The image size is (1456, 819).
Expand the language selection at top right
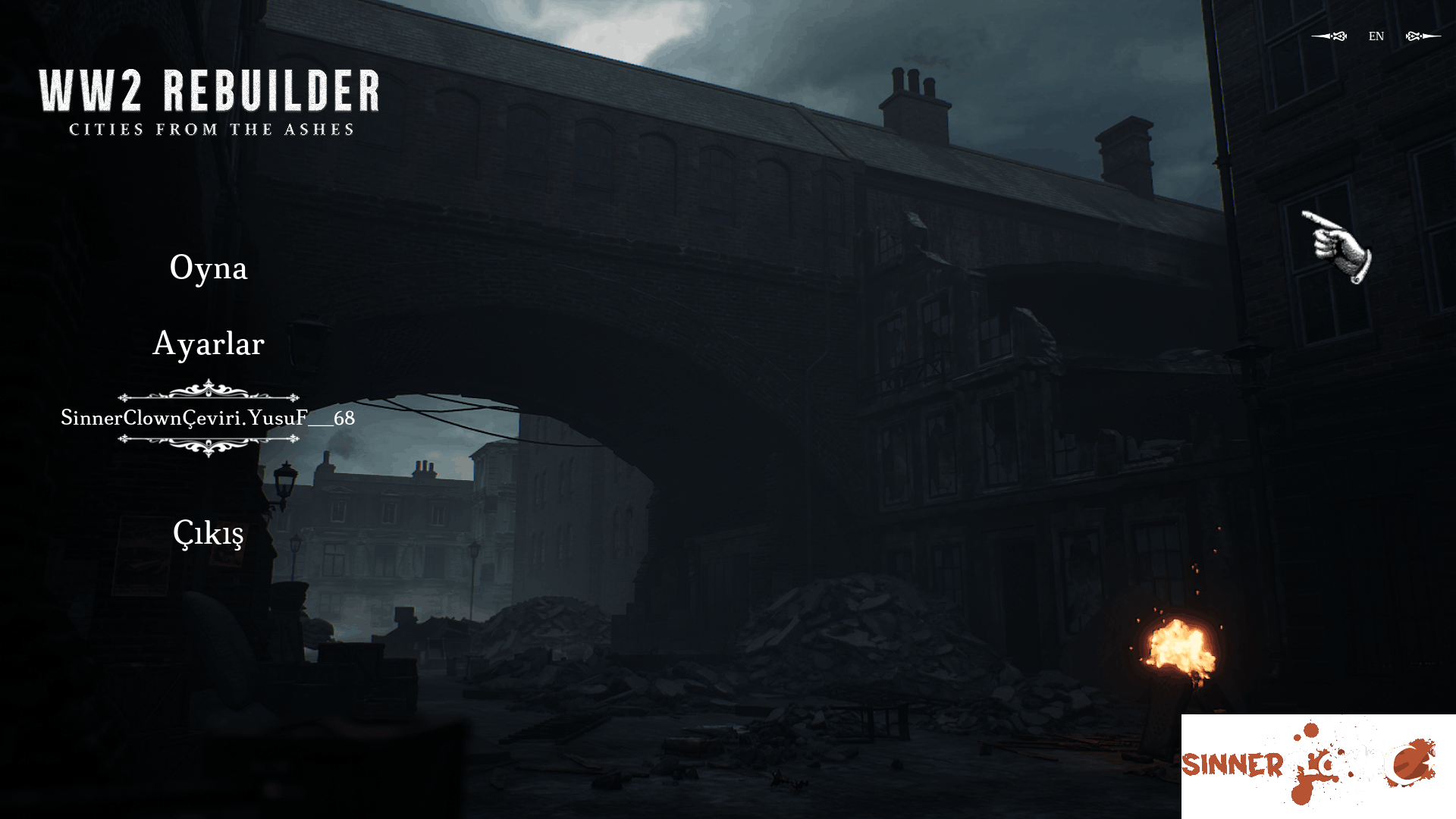(1376, 36)
